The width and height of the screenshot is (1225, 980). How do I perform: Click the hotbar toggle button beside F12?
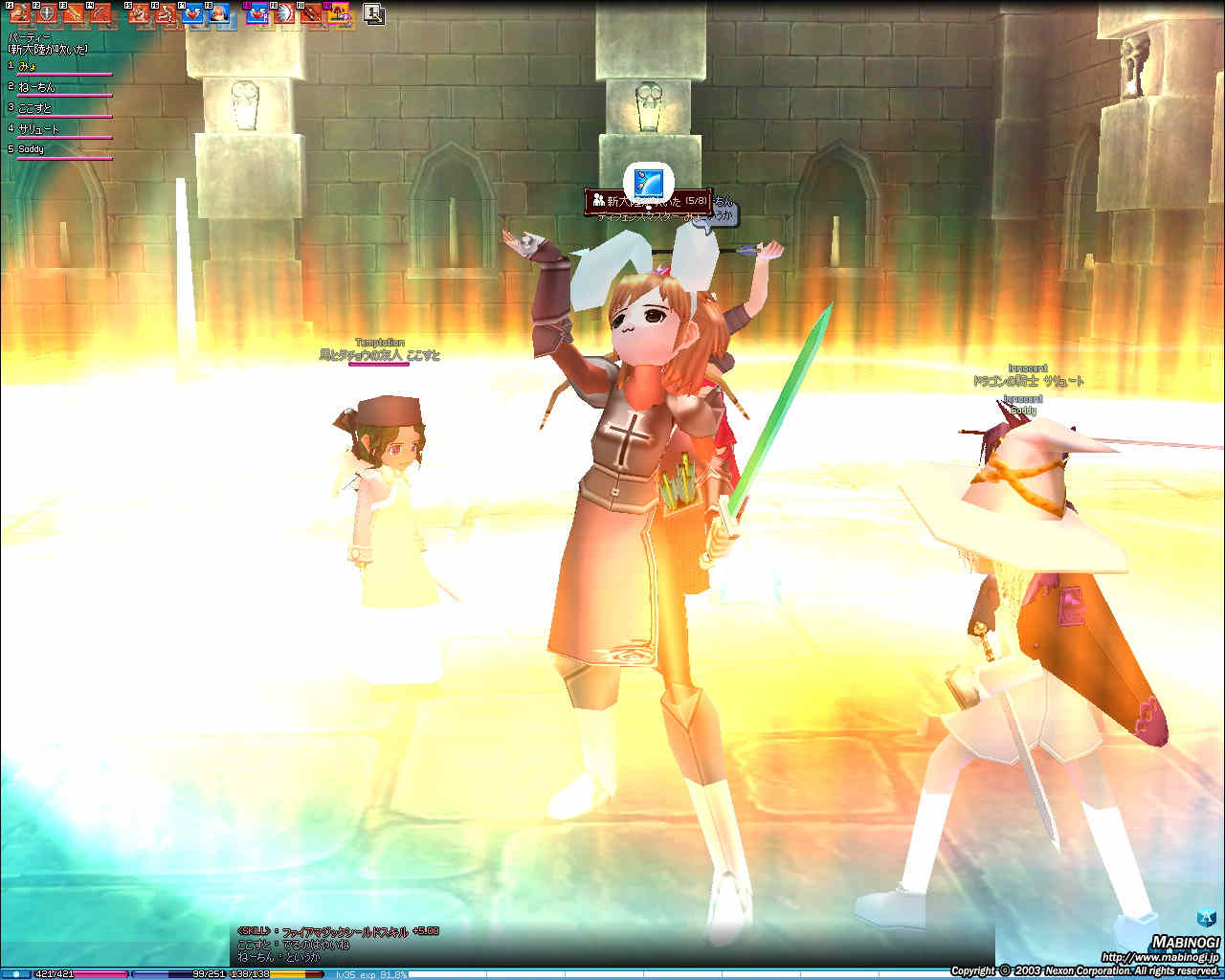pyautogui.click(x=374, y=14)
